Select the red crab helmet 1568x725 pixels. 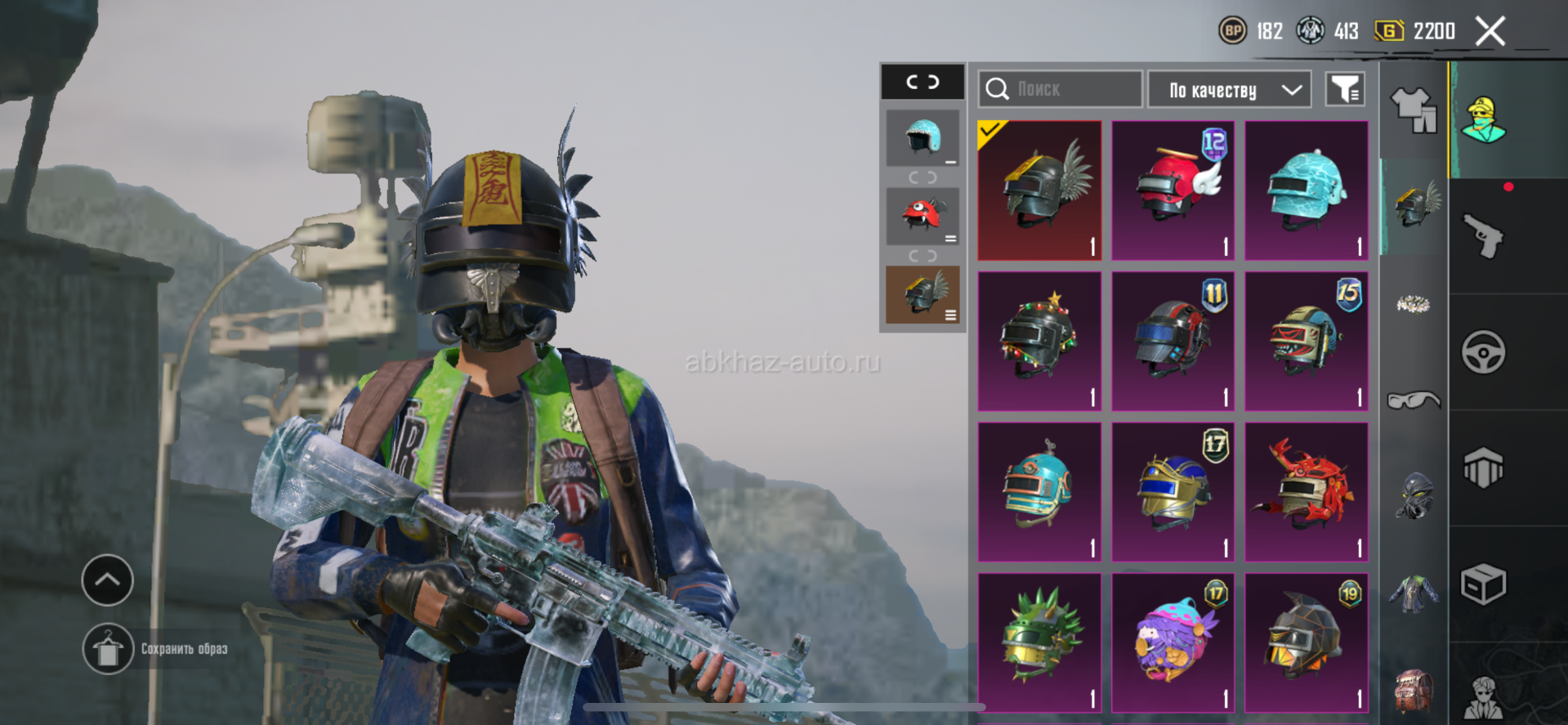tap(1306, 491)
